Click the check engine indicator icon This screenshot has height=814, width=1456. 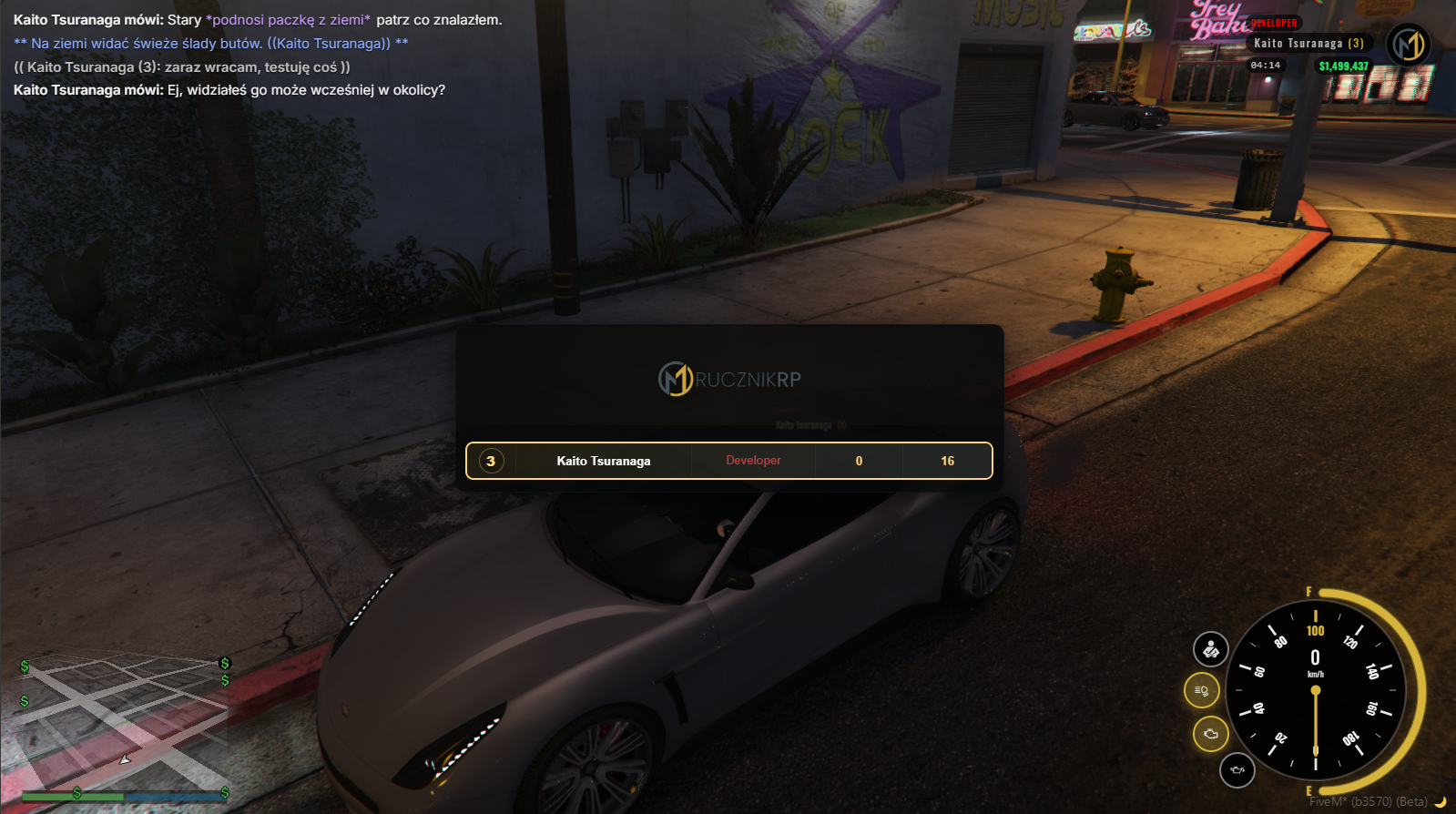[x=1210, y=733]
